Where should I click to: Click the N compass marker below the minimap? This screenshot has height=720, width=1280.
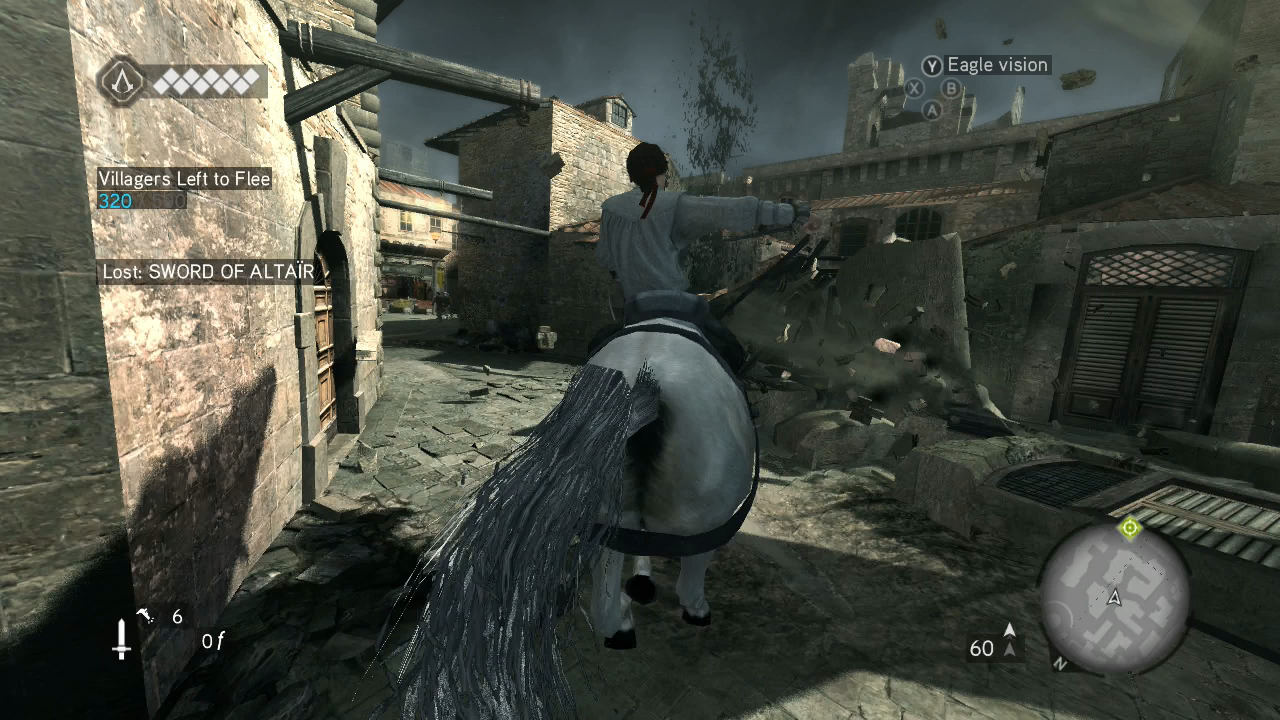1062,663
